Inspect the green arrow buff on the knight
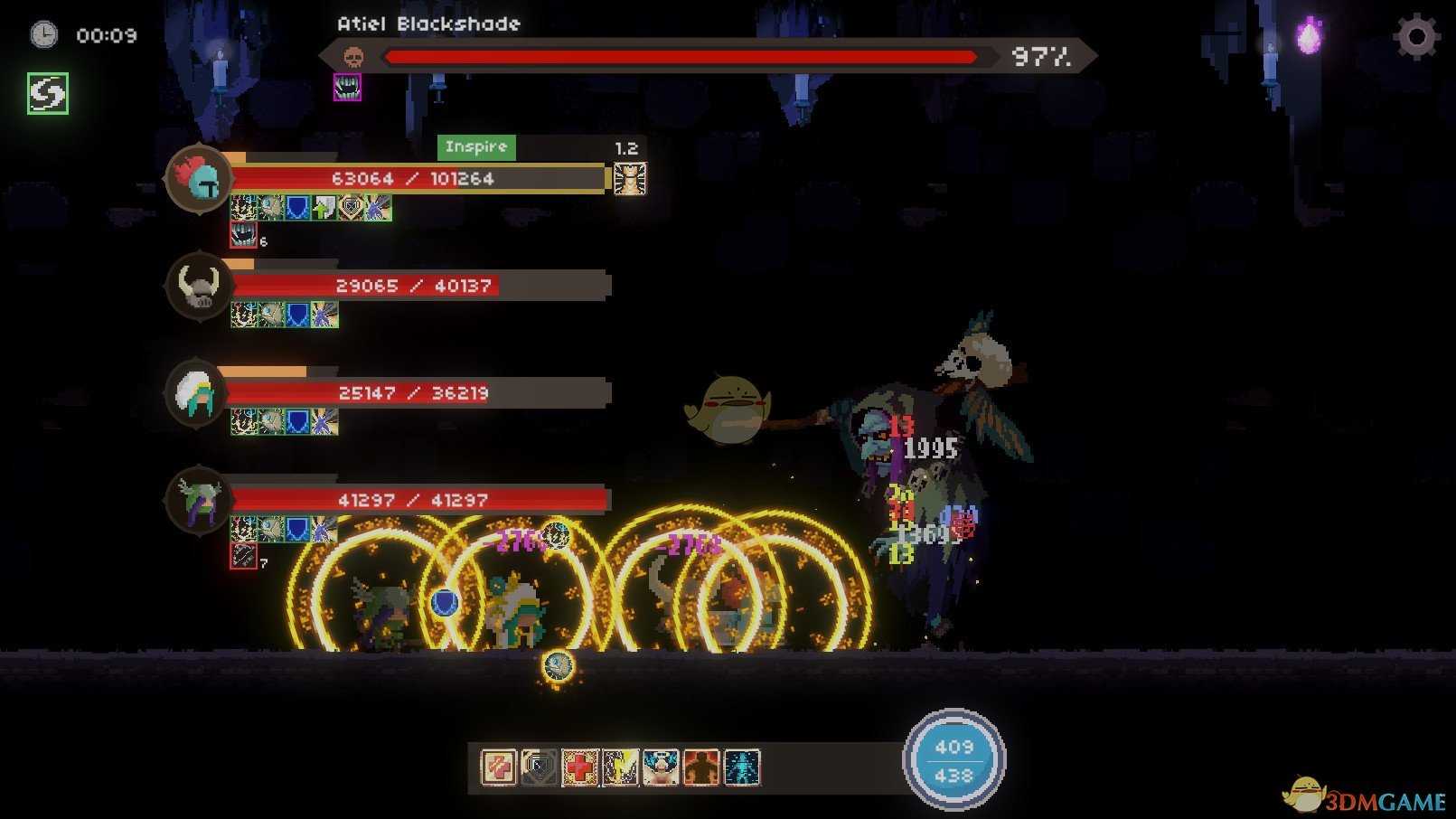Image resolution: width=1456 pixels, height=819 pixels. pos(324,209)
